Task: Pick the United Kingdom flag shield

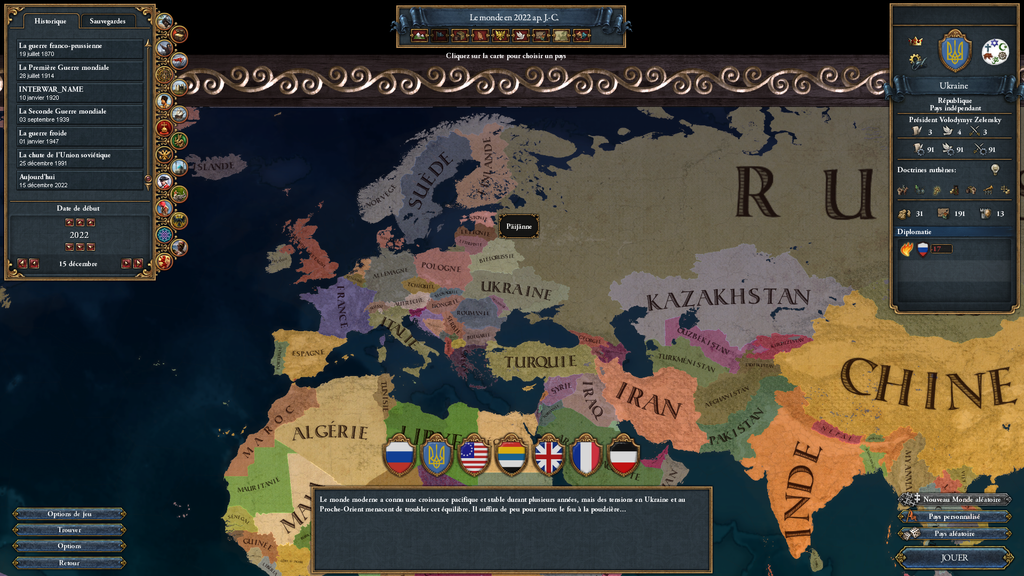Action: coord(549,455)
